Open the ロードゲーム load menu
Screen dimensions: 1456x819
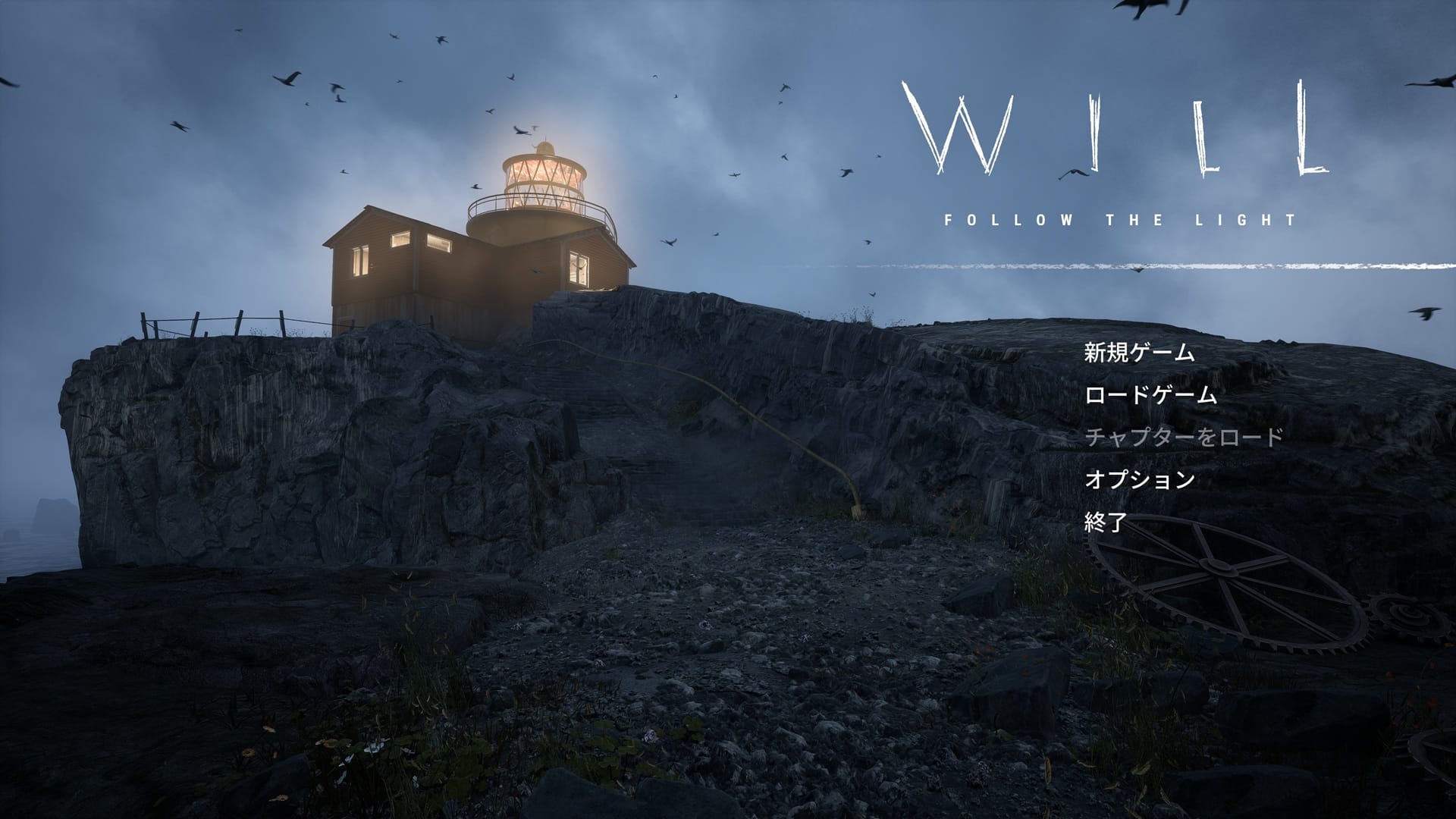click(1150, 396)
